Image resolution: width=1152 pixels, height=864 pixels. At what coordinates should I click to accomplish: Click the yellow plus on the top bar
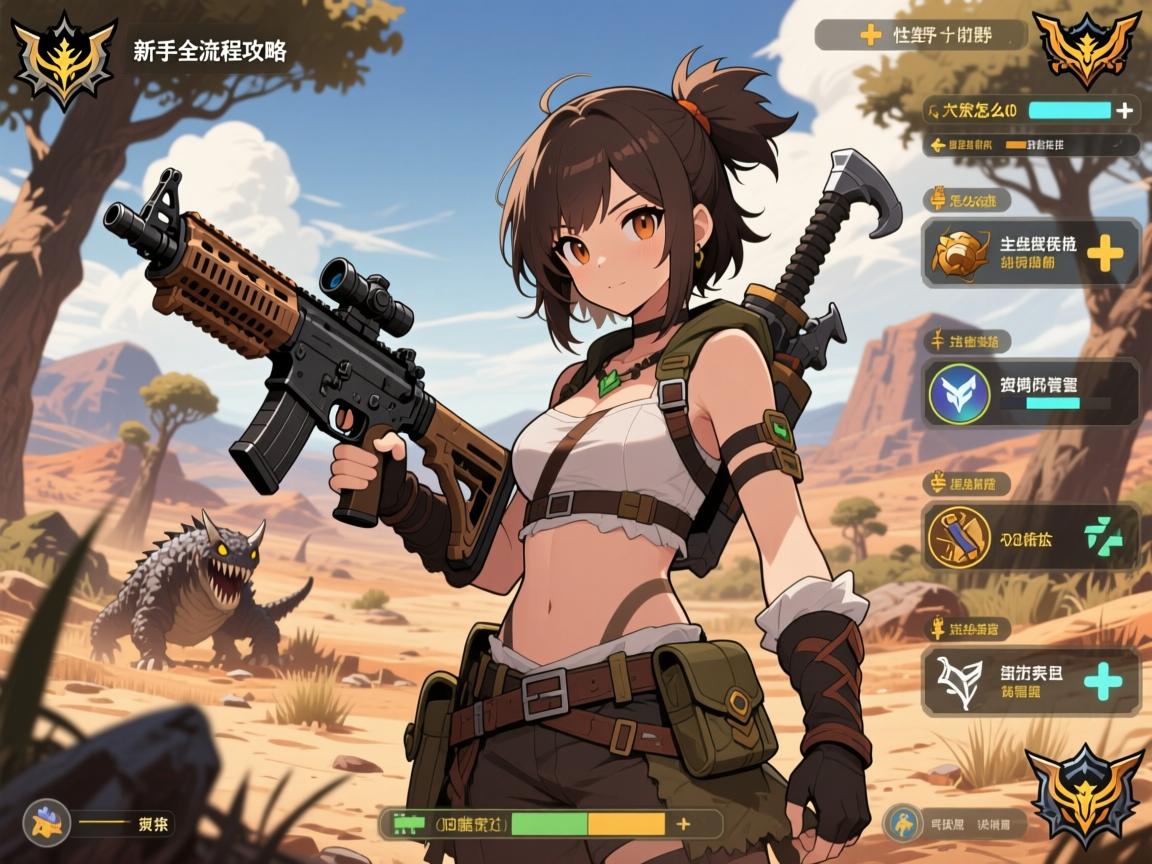(x=871, y=35)
